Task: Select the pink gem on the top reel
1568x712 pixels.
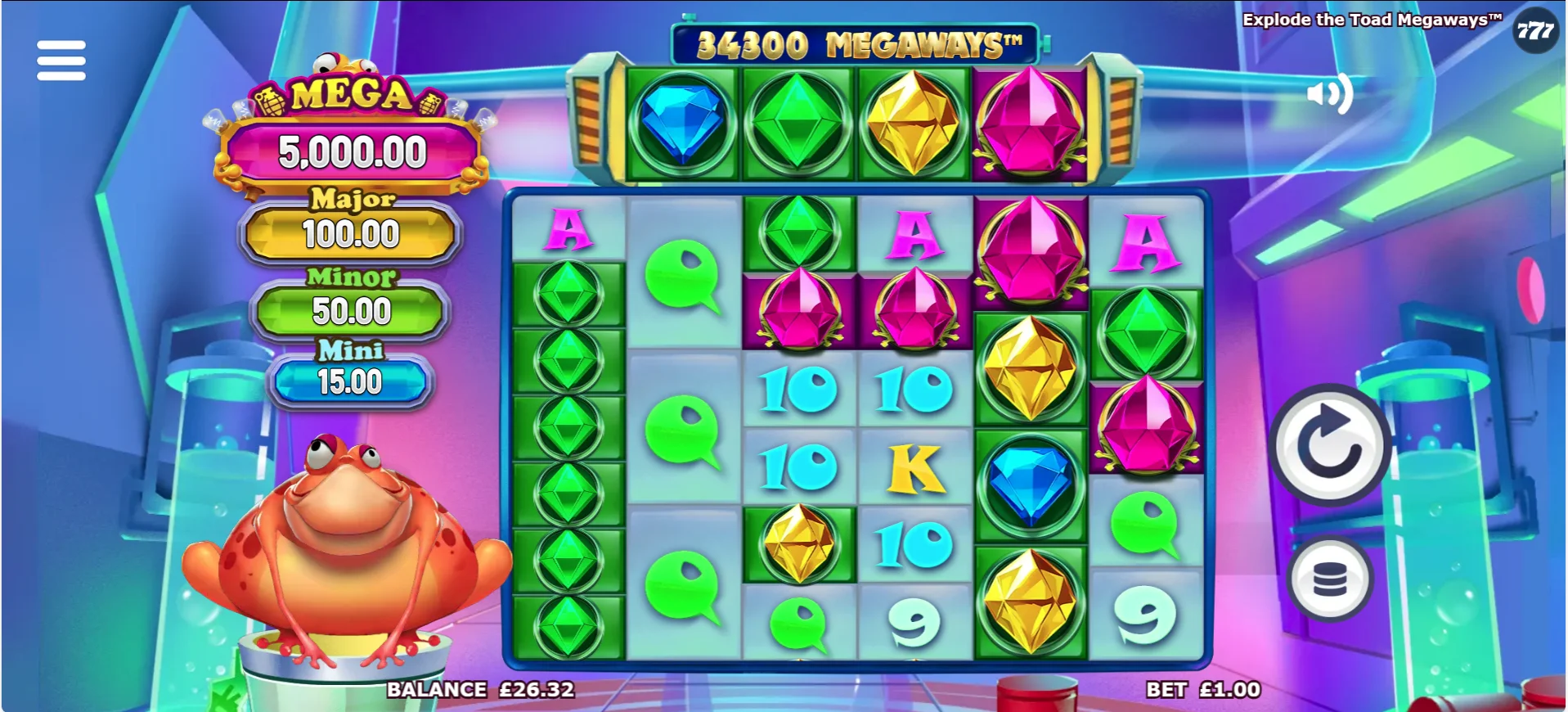Action: pos(1029,123)
